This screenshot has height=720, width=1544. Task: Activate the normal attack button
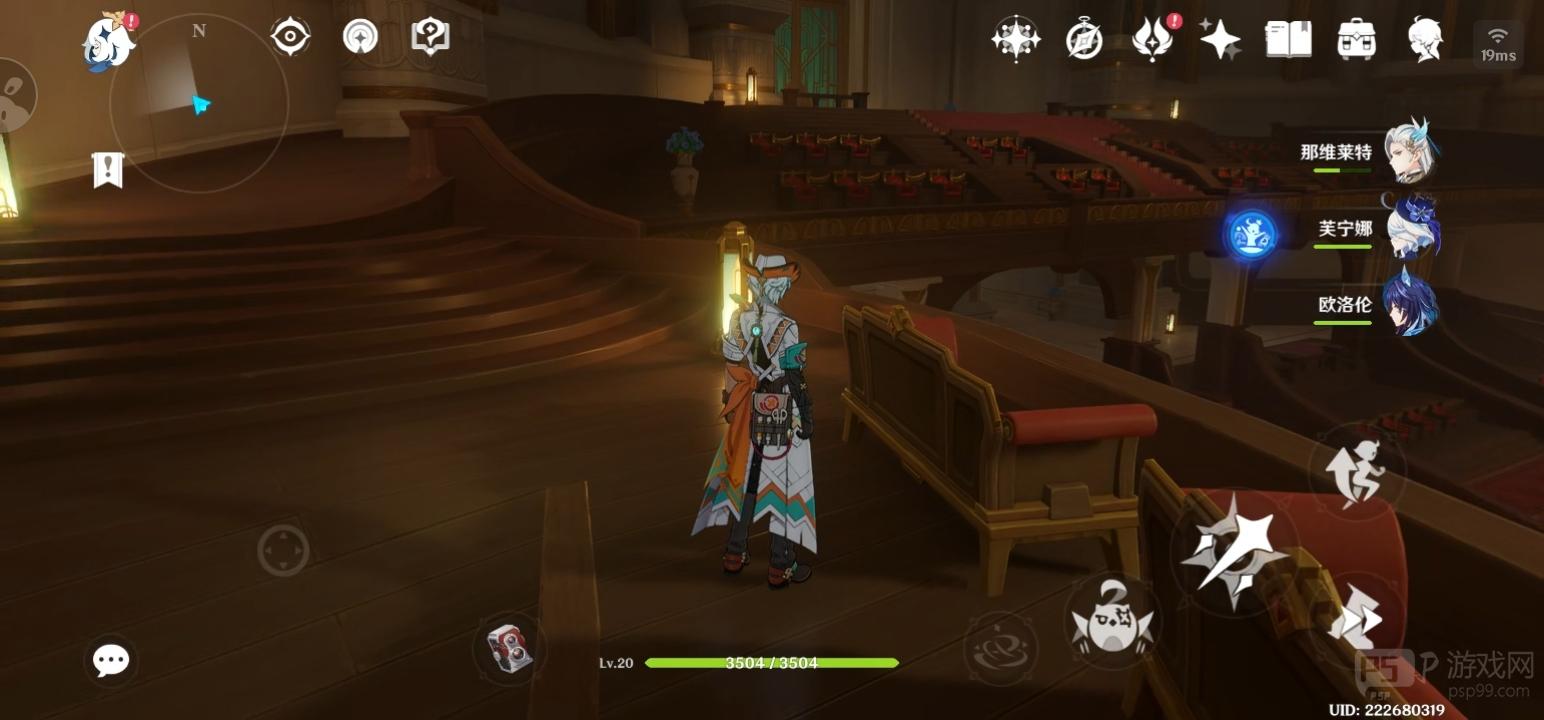click(x=1229, y=548)
